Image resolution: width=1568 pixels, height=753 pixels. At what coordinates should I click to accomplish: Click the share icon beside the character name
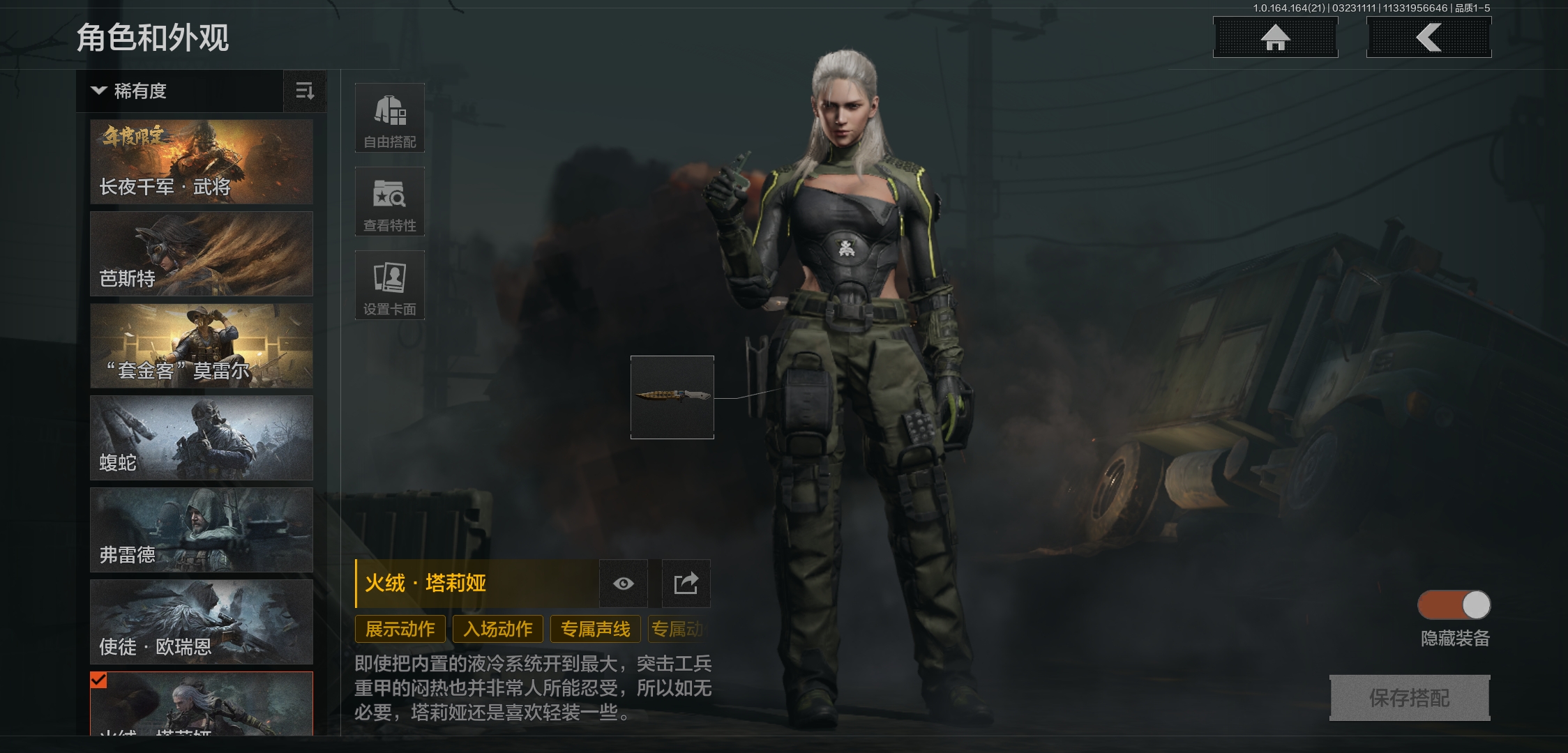[684, 584]
